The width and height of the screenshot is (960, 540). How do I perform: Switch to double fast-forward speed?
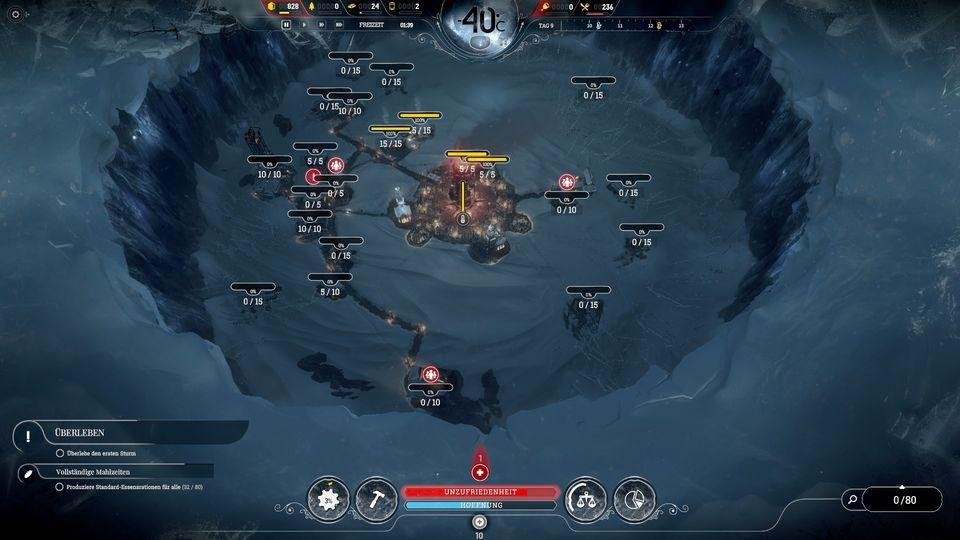(321, 24)
